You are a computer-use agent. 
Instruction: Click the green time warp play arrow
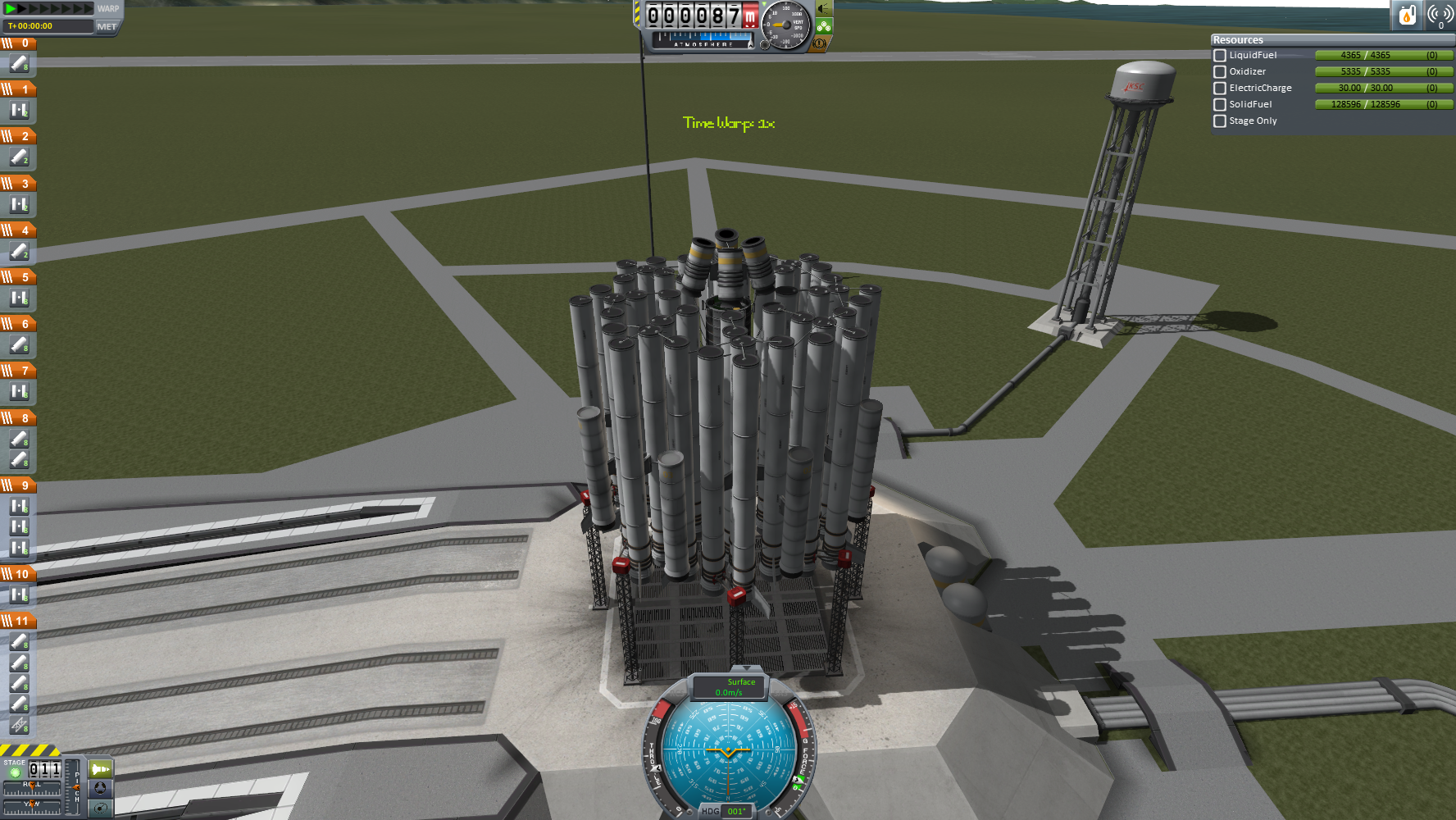[x=11, y=8]
